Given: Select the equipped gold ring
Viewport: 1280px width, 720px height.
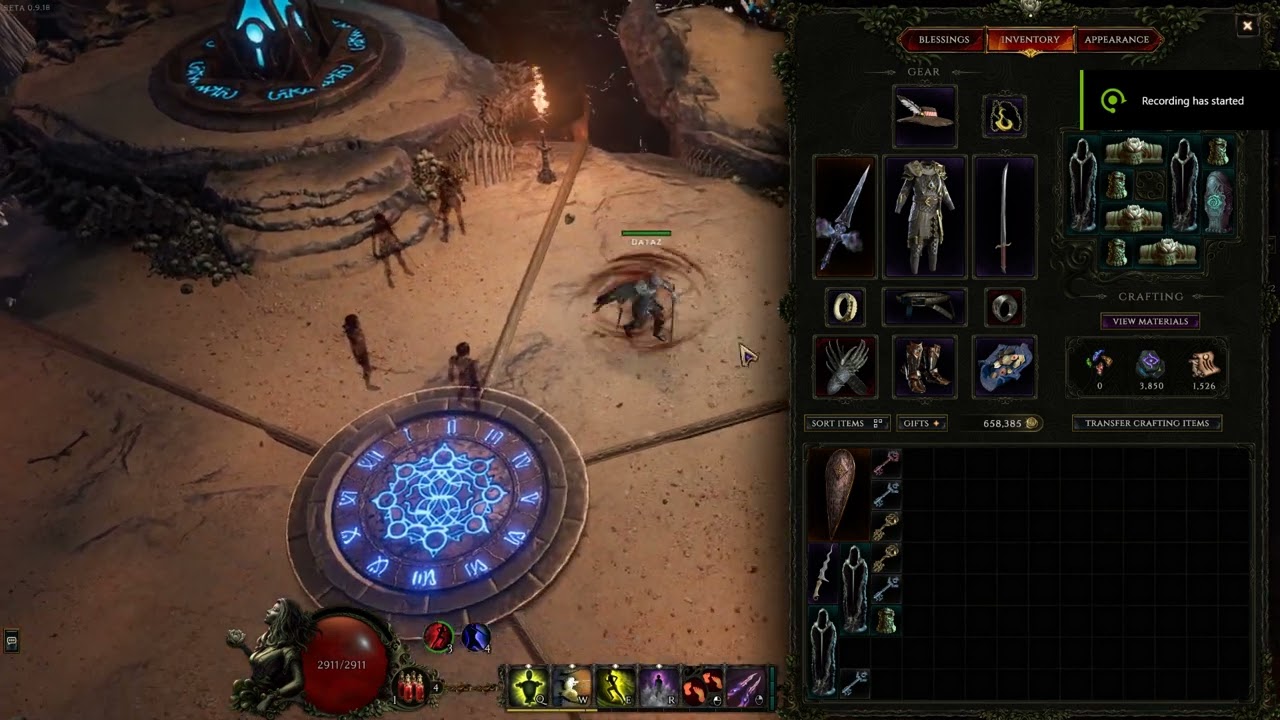Looking at the screenshot, I should 845,307.
